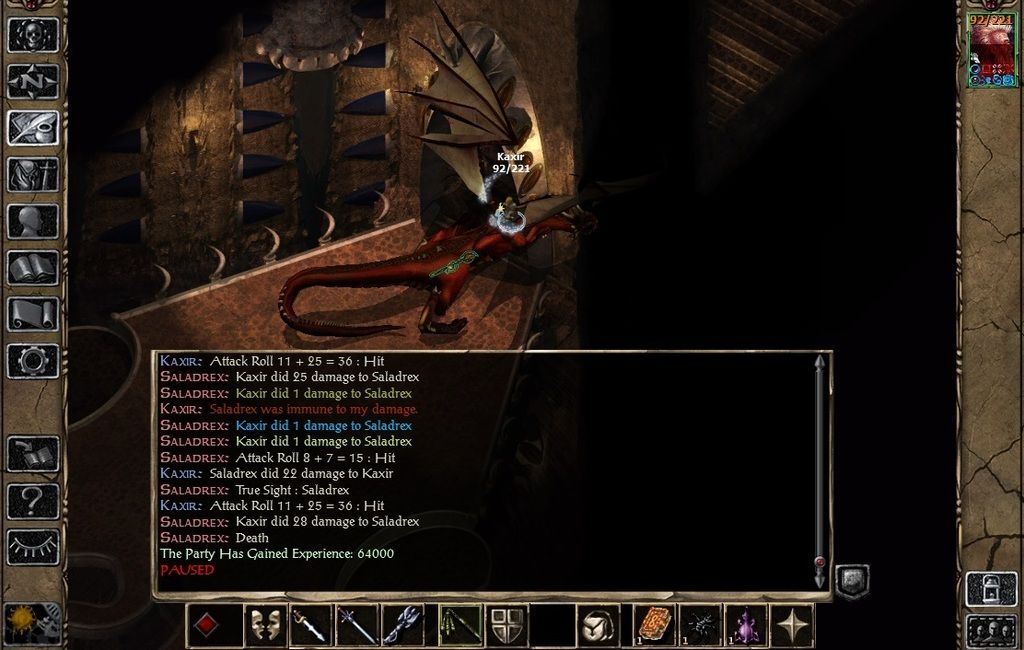
Task: Open the area map with the compass icon
Action: tap(33, 81)
